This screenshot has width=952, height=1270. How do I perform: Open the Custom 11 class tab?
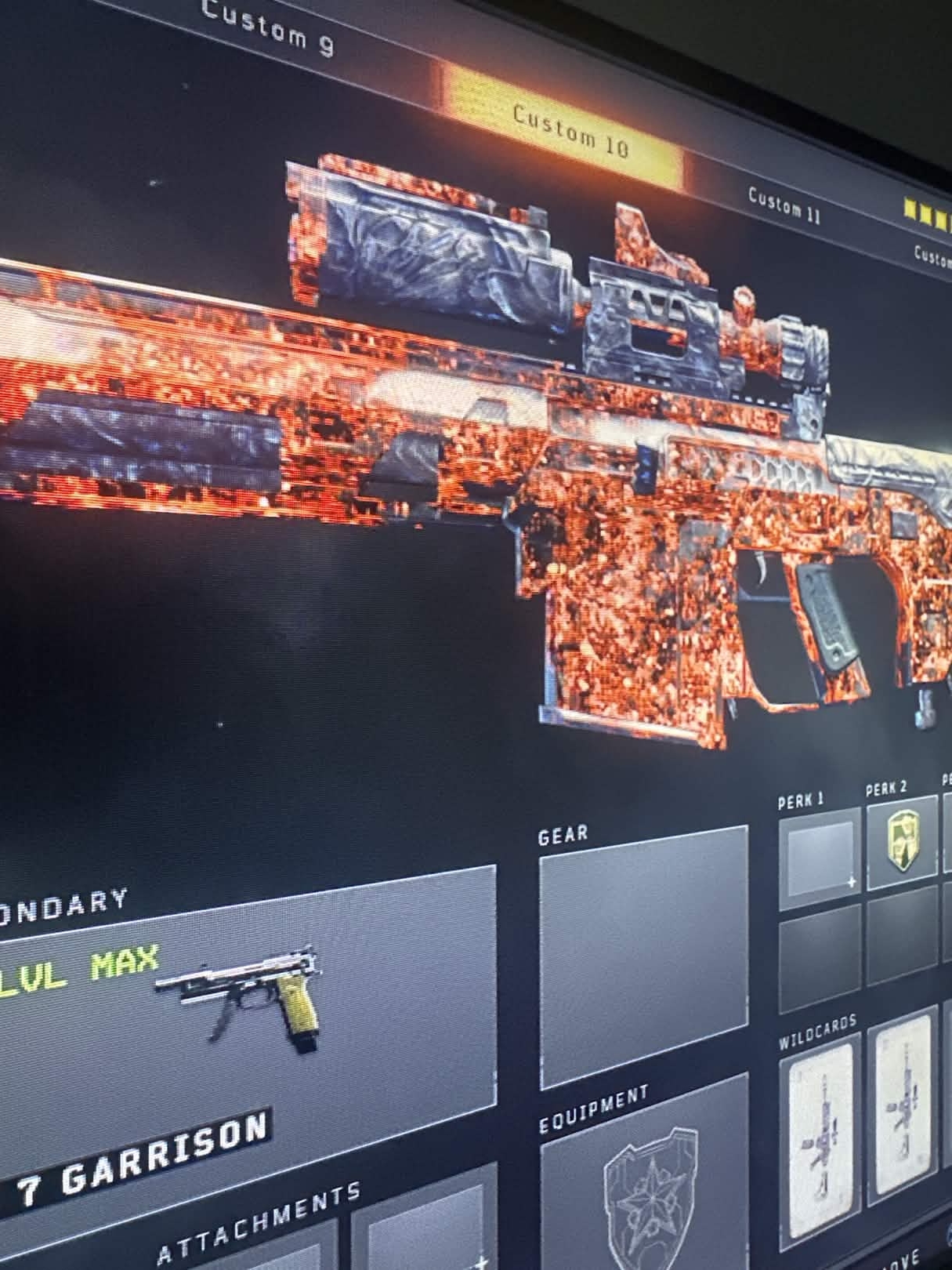[x=784, y=206]
